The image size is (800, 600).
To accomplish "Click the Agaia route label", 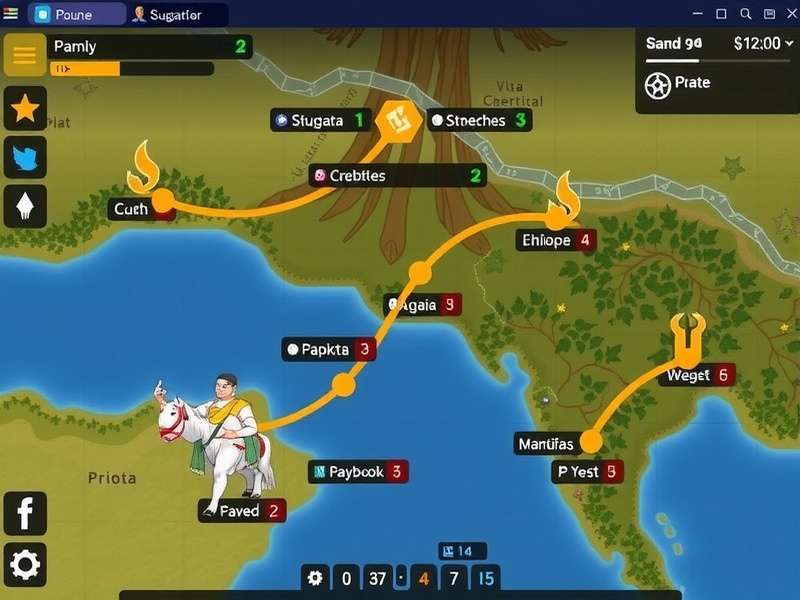I will pyautogui.click(x=424, y=304).
